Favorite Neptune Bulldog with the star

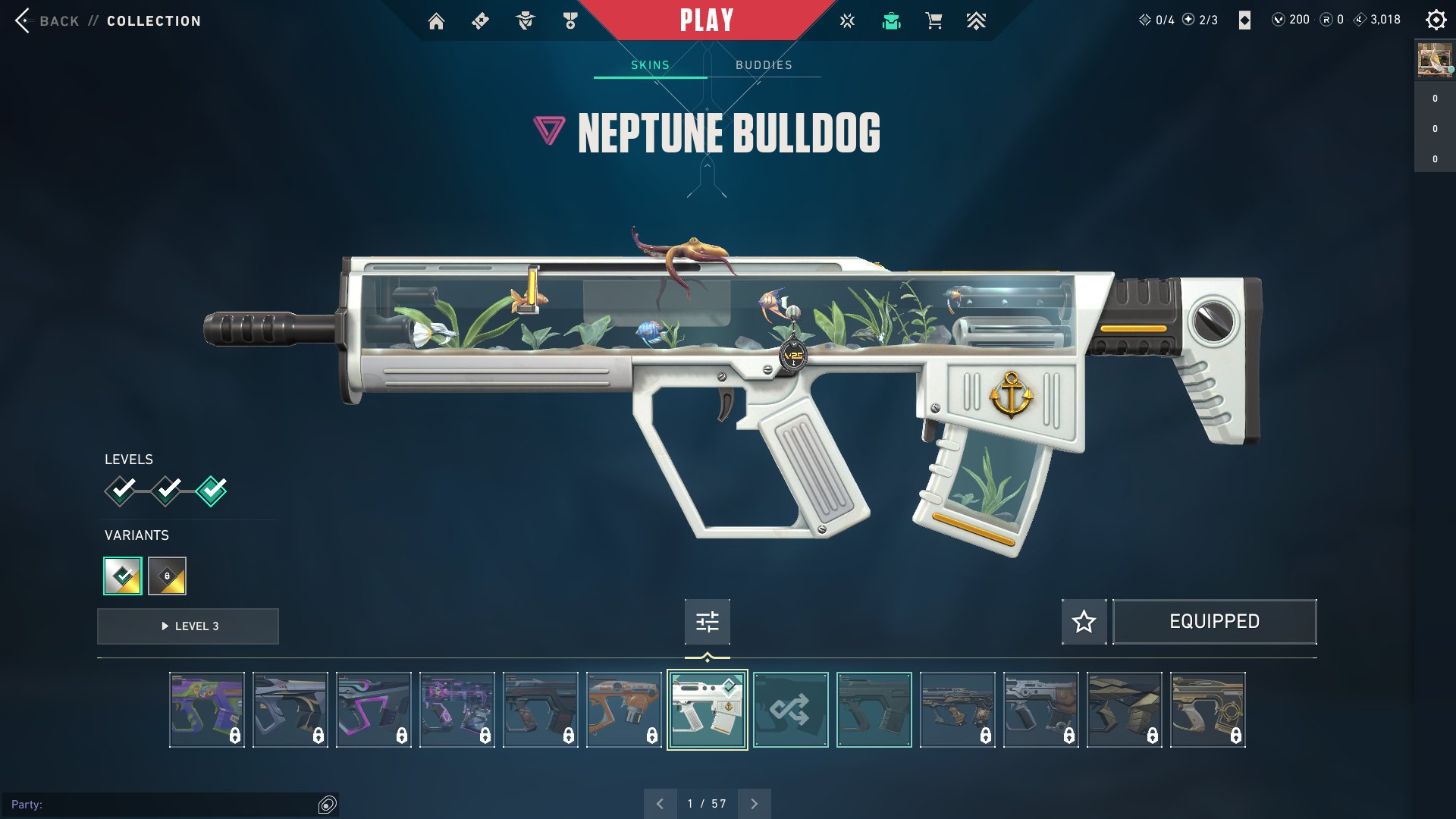click(x=1084, y=621)
